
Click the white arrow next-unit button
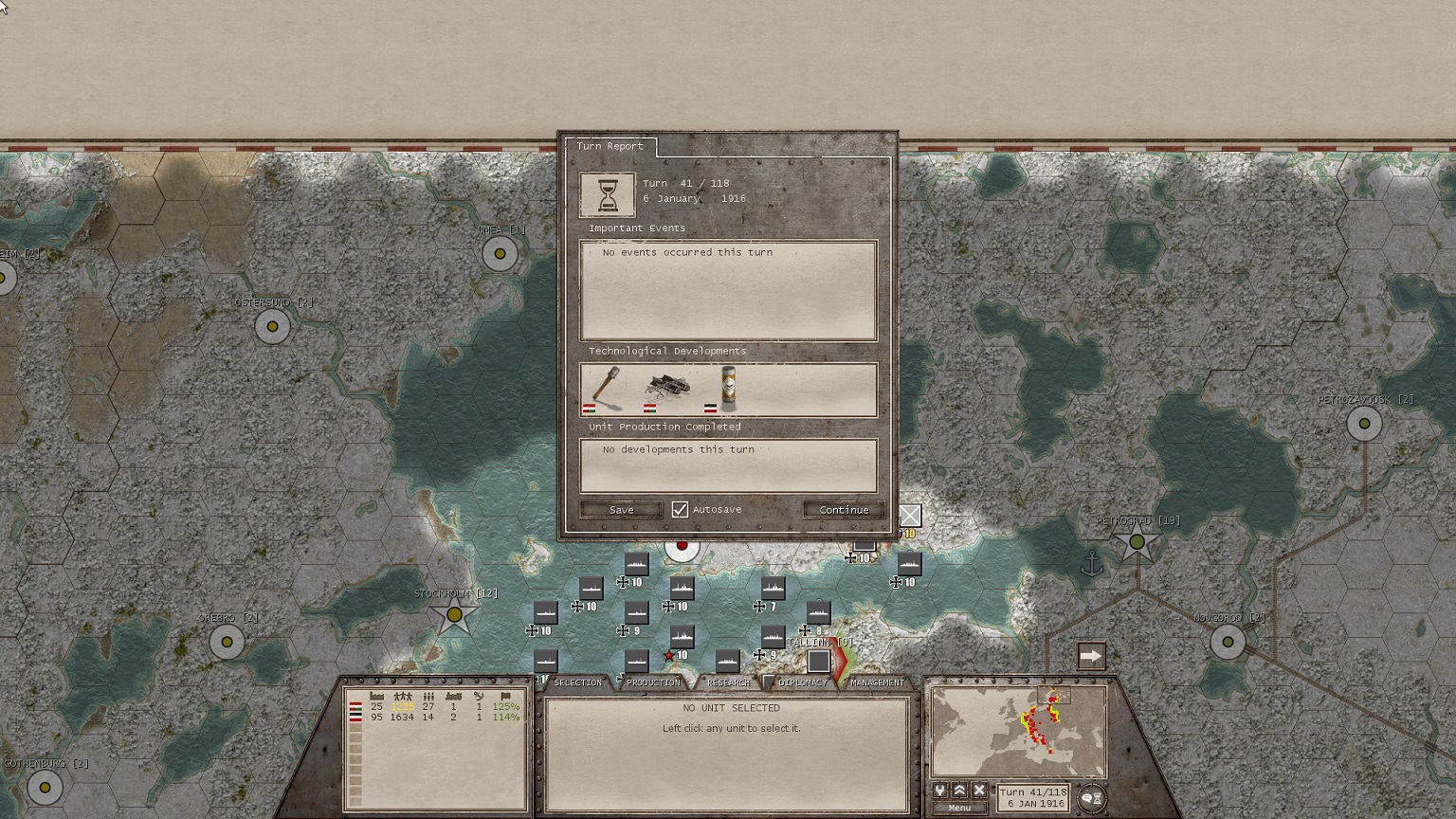[x=1091, y=656]
